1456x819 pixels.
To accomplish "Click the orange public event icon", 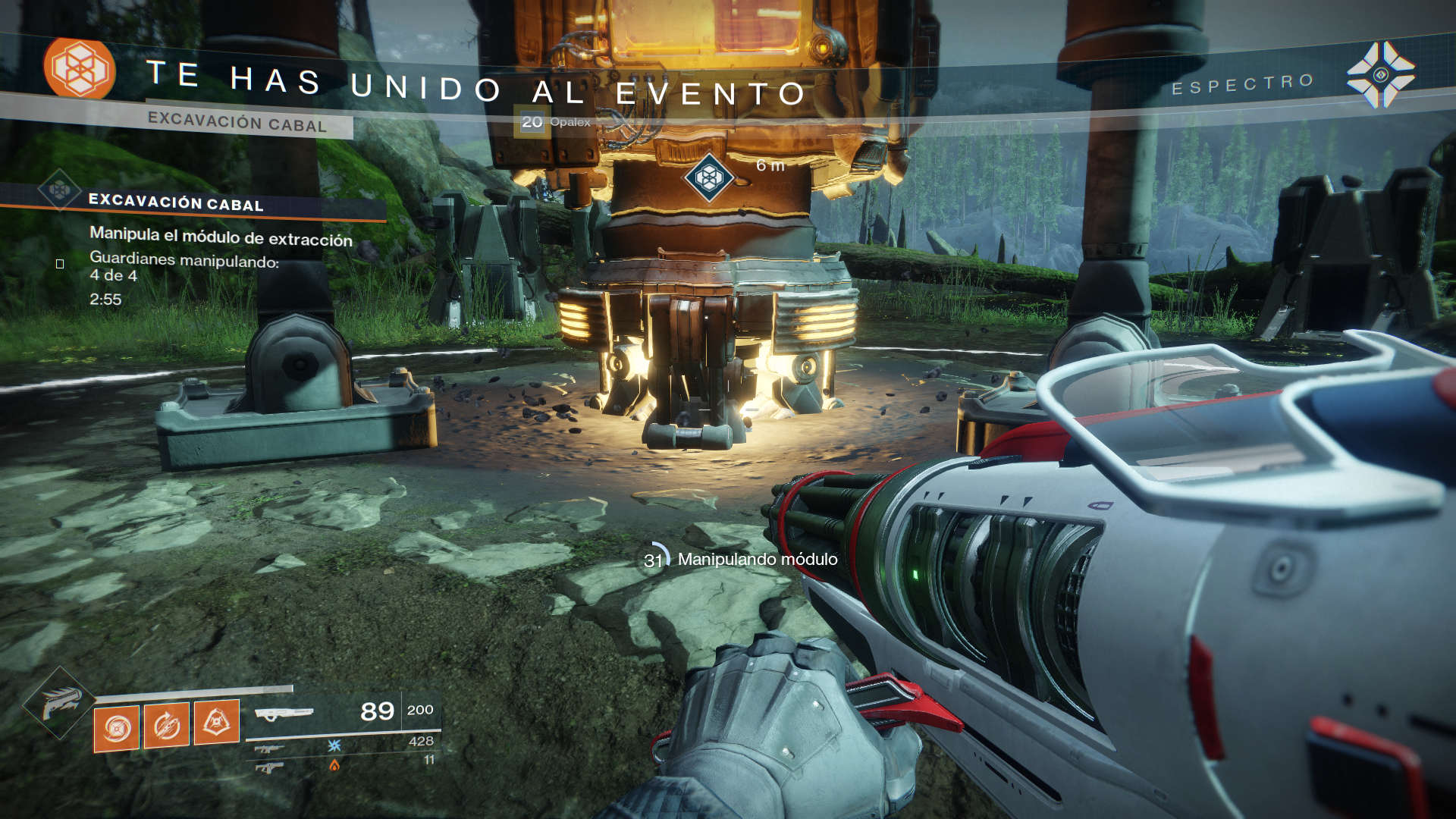I will click(x=79, y=69).
